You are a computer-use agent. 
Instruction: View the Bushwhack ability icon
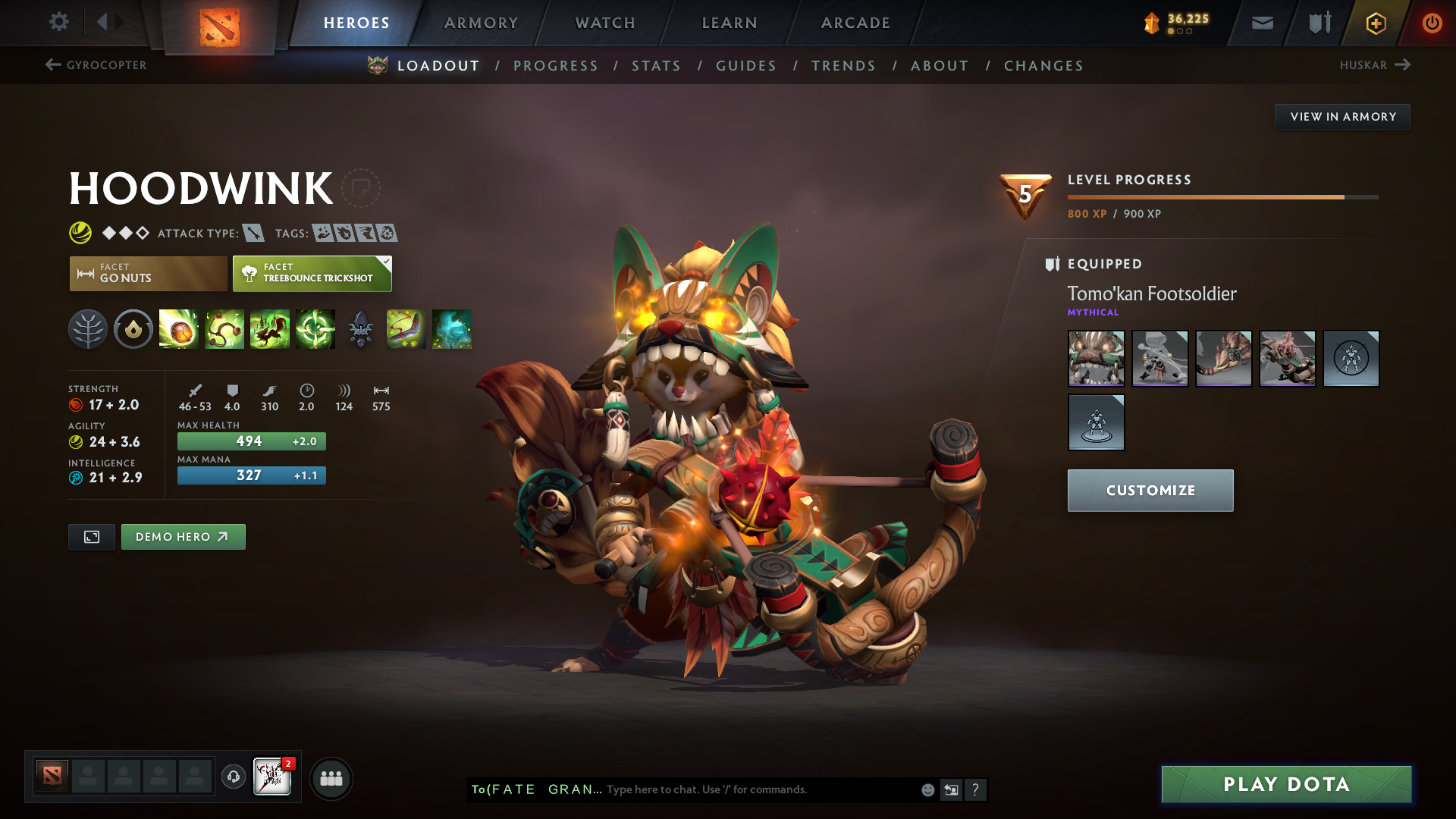[x=224, y=329]
